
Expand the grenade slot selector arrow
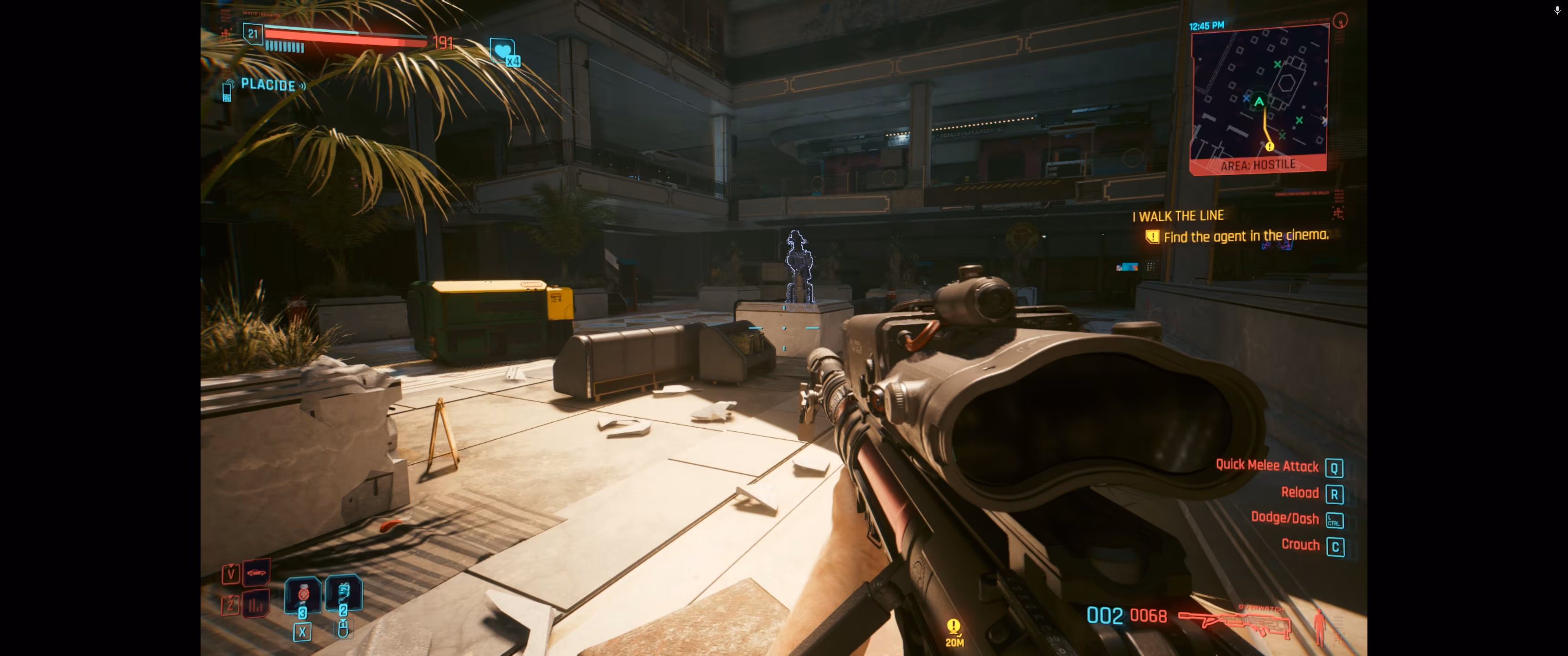pos(343,621)
